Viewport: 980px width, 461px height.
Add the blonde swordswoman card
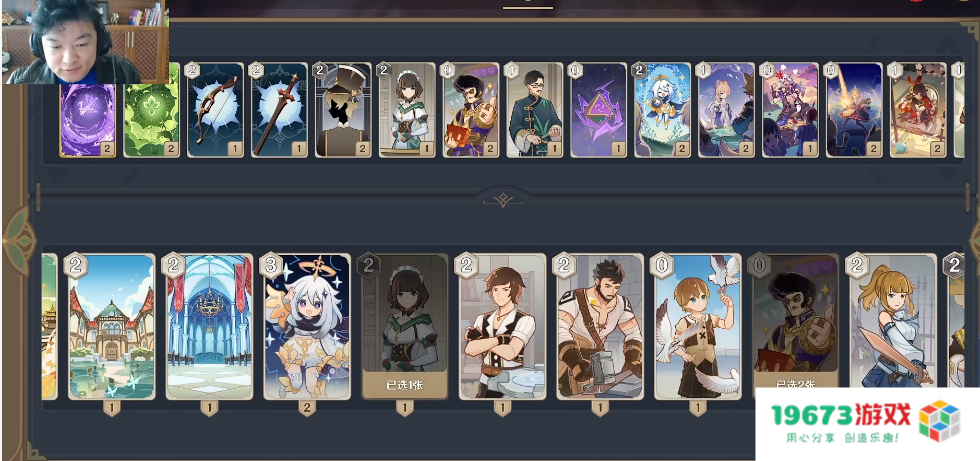click(892, 327)
